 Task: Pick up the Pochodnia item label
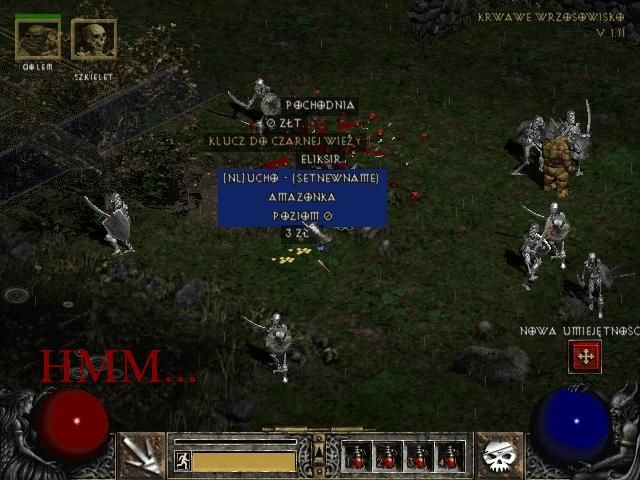pos(319,105)
